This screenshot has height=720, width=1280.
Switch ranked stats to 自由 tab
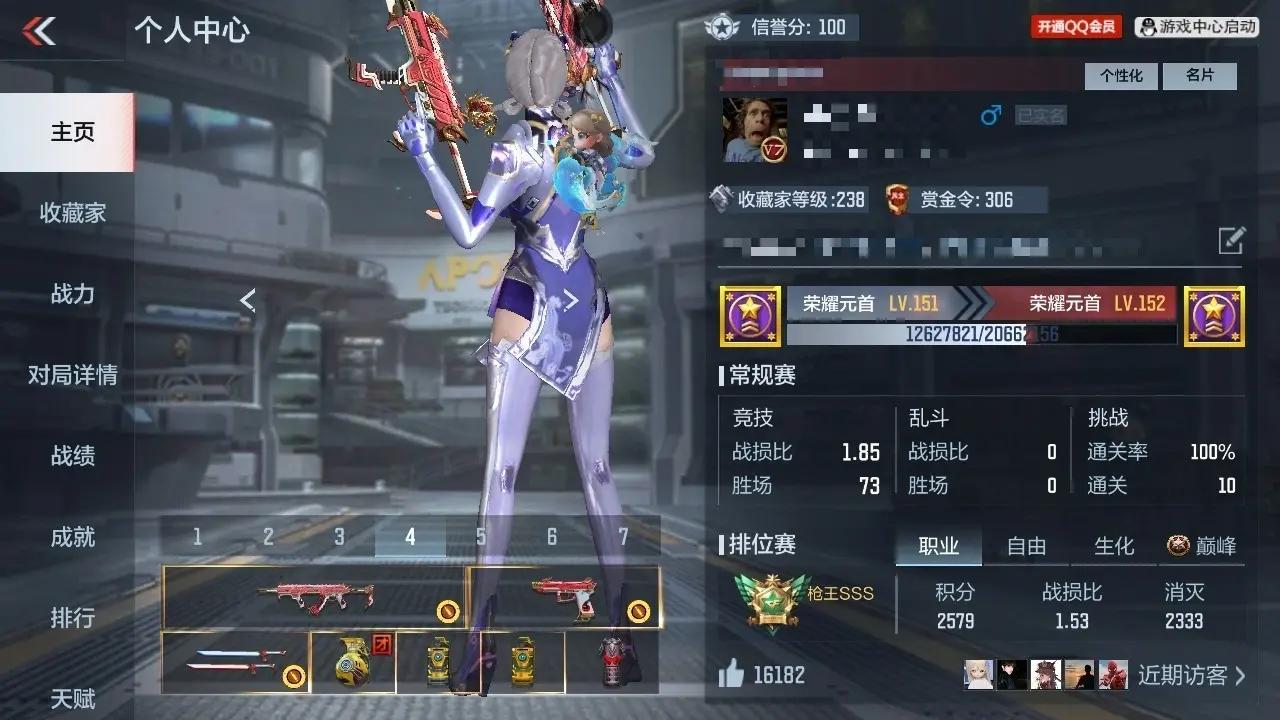tap(1026, 546)
